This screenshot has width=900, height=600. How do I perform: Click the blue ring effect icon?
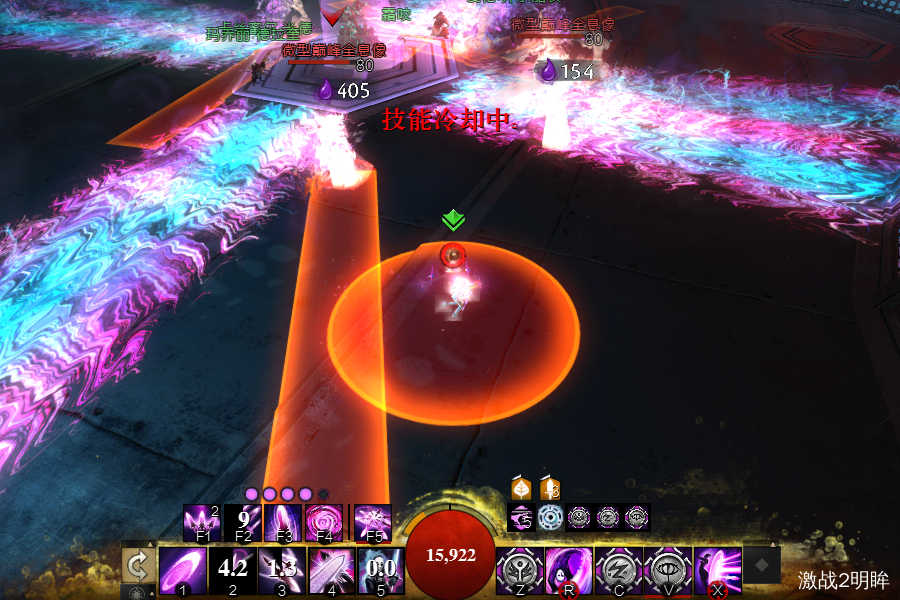(550, 517)
